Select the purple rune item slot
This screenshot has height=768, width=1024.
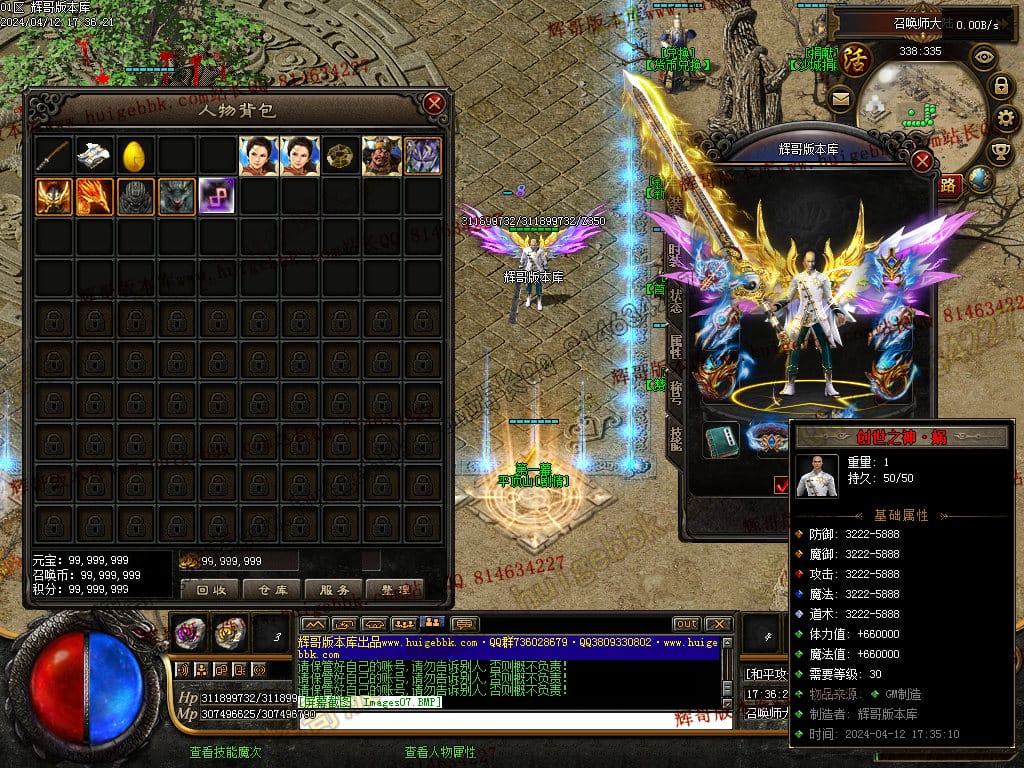click(x=217, y=197)
